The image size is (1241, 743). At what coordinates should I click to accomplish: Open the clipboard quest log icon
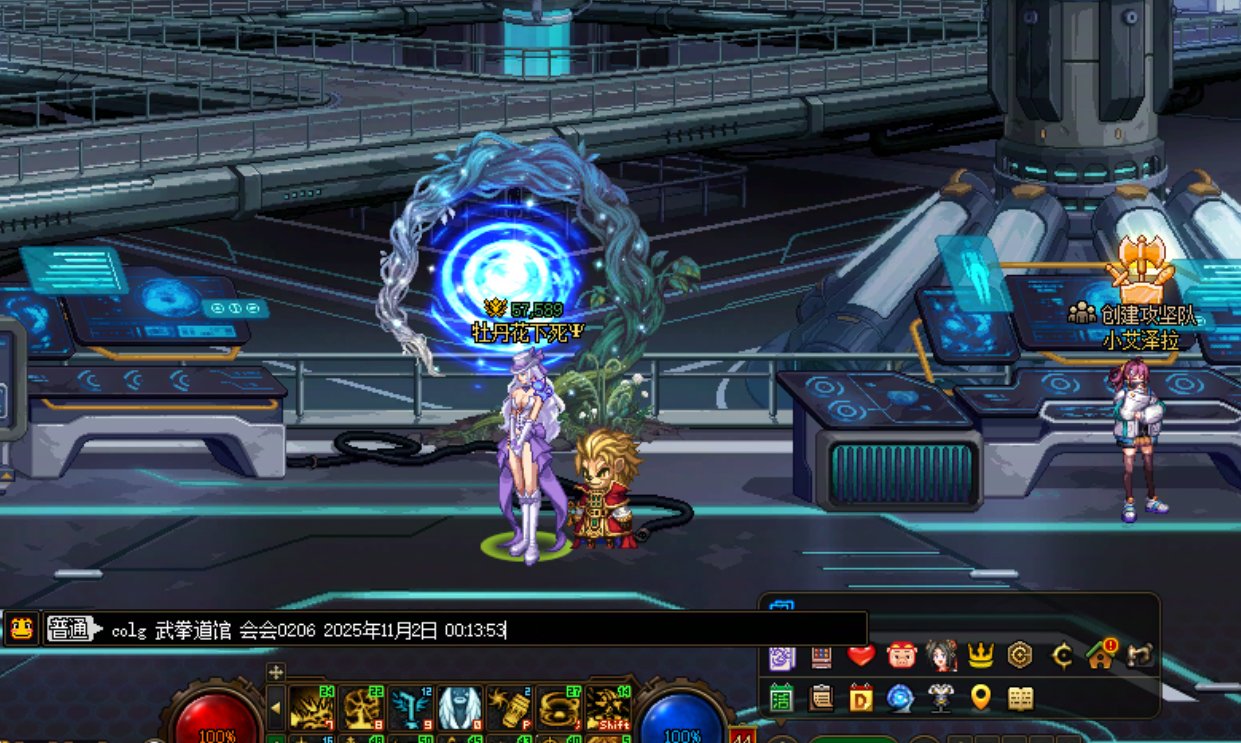click(x=821, y=698)
